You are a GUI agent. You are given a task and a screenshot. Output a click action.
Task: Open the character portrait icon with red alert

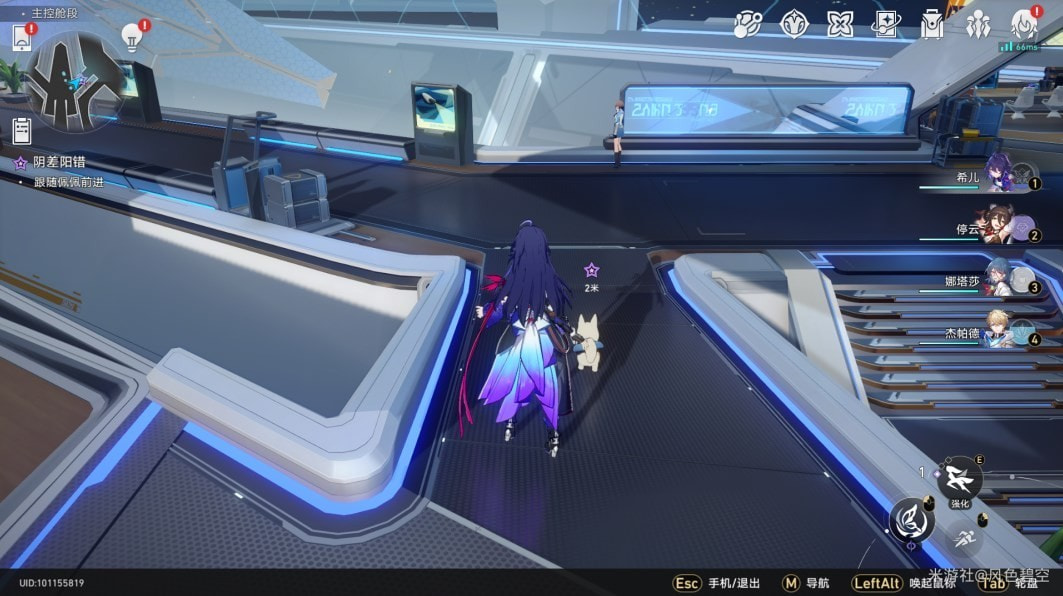1023,25
